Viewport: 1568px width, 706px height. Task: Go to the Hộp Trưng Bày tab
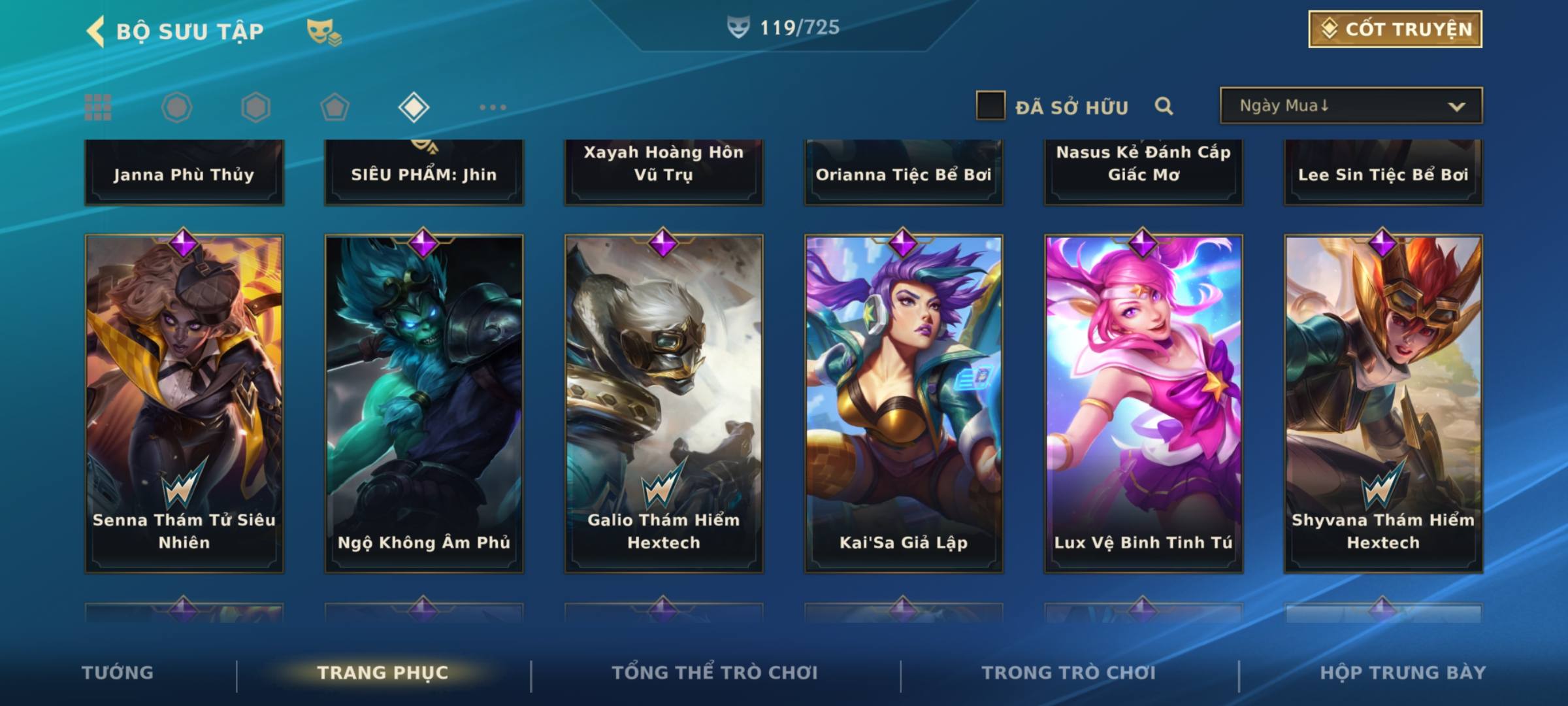pos(1403,673)
